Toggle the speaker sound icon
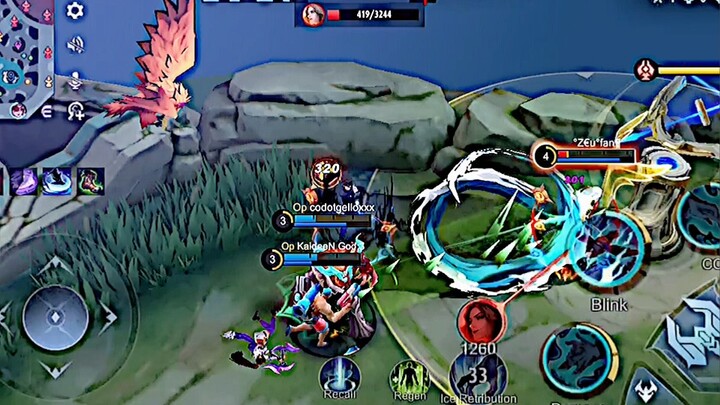 pyautogui.click(x=75, y=45)
